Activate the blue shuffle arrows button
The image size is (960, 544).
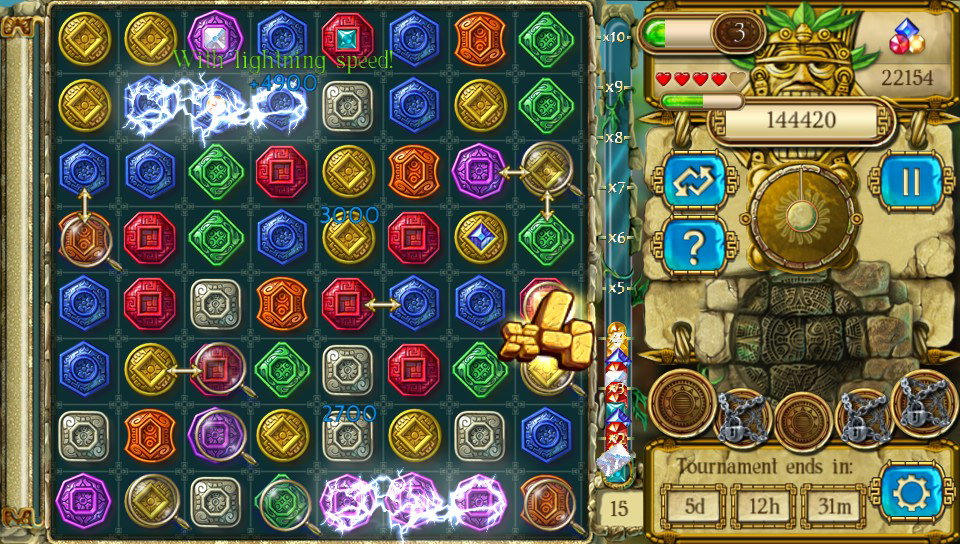[694, 181]
